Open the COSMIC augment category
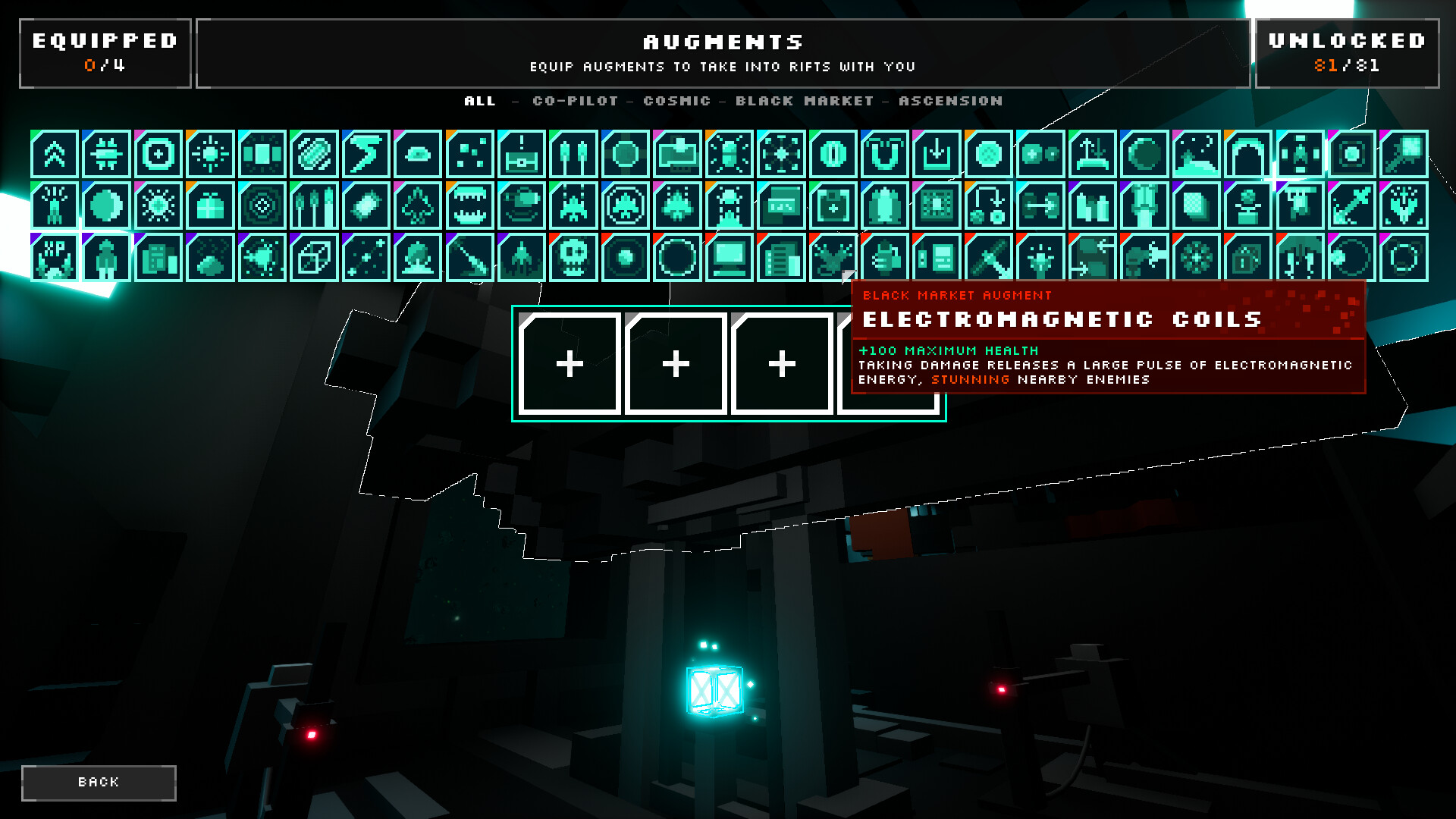The width and height of the screenshot is (1456, 819). (676, 100)
